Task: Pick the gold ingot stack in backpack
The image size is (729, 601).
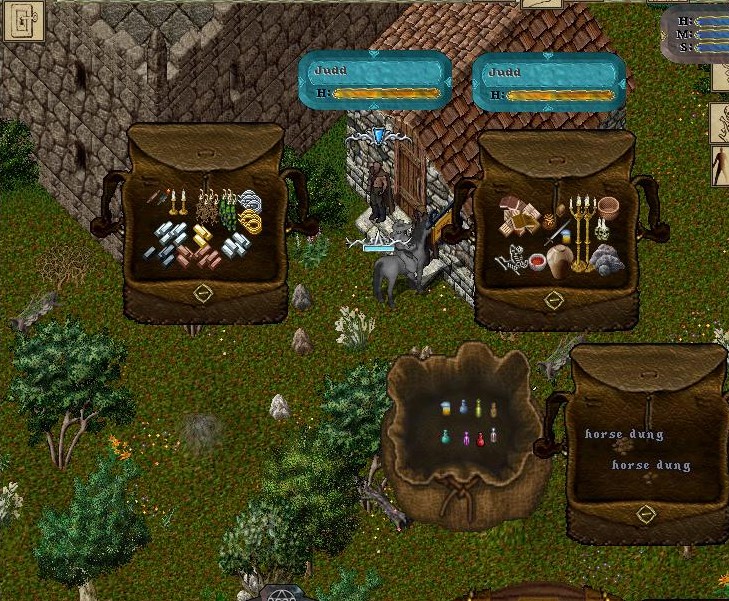Action: (x=202, y=235)
